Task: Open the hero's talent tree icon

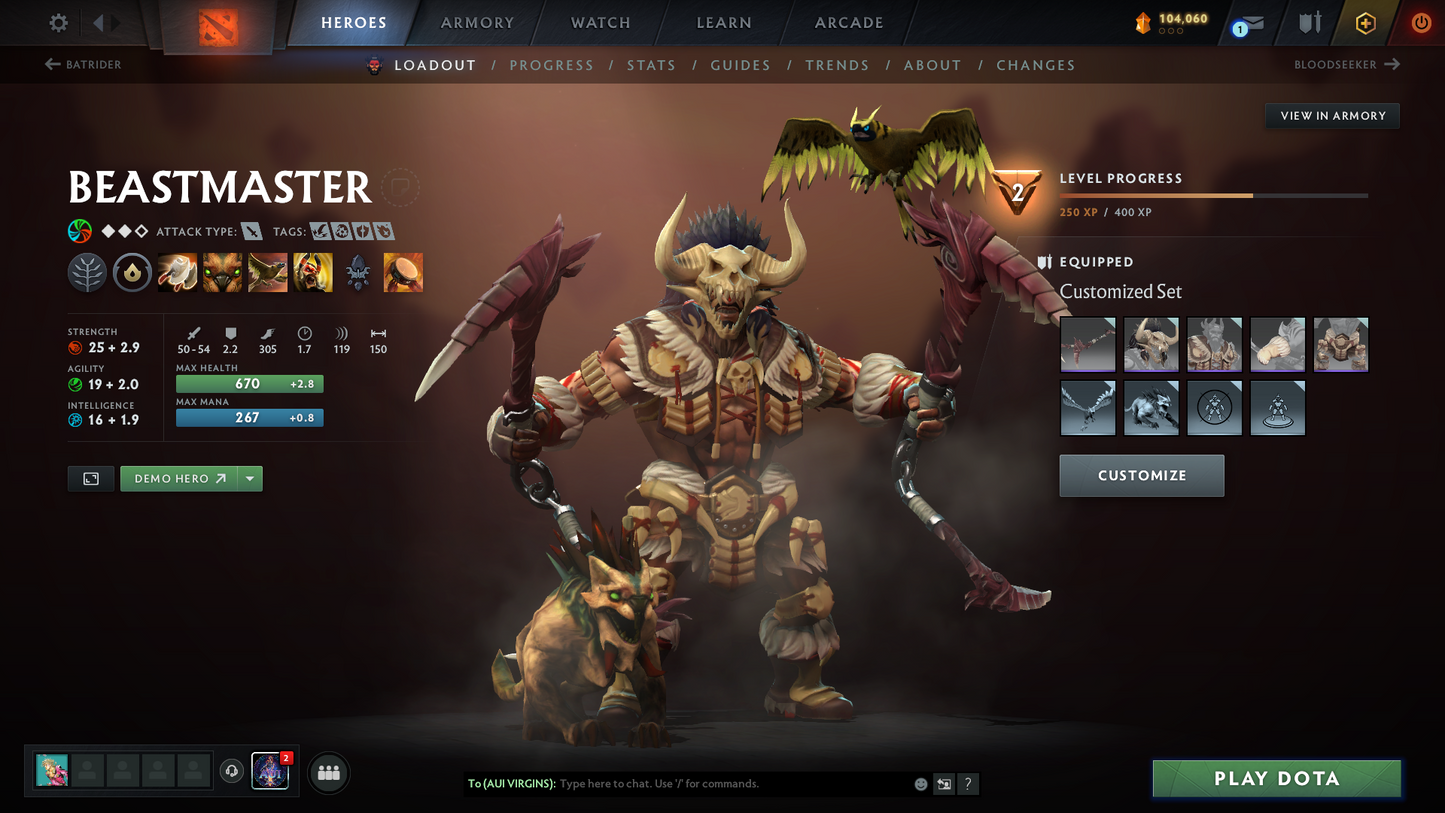Action: (87, 271)
